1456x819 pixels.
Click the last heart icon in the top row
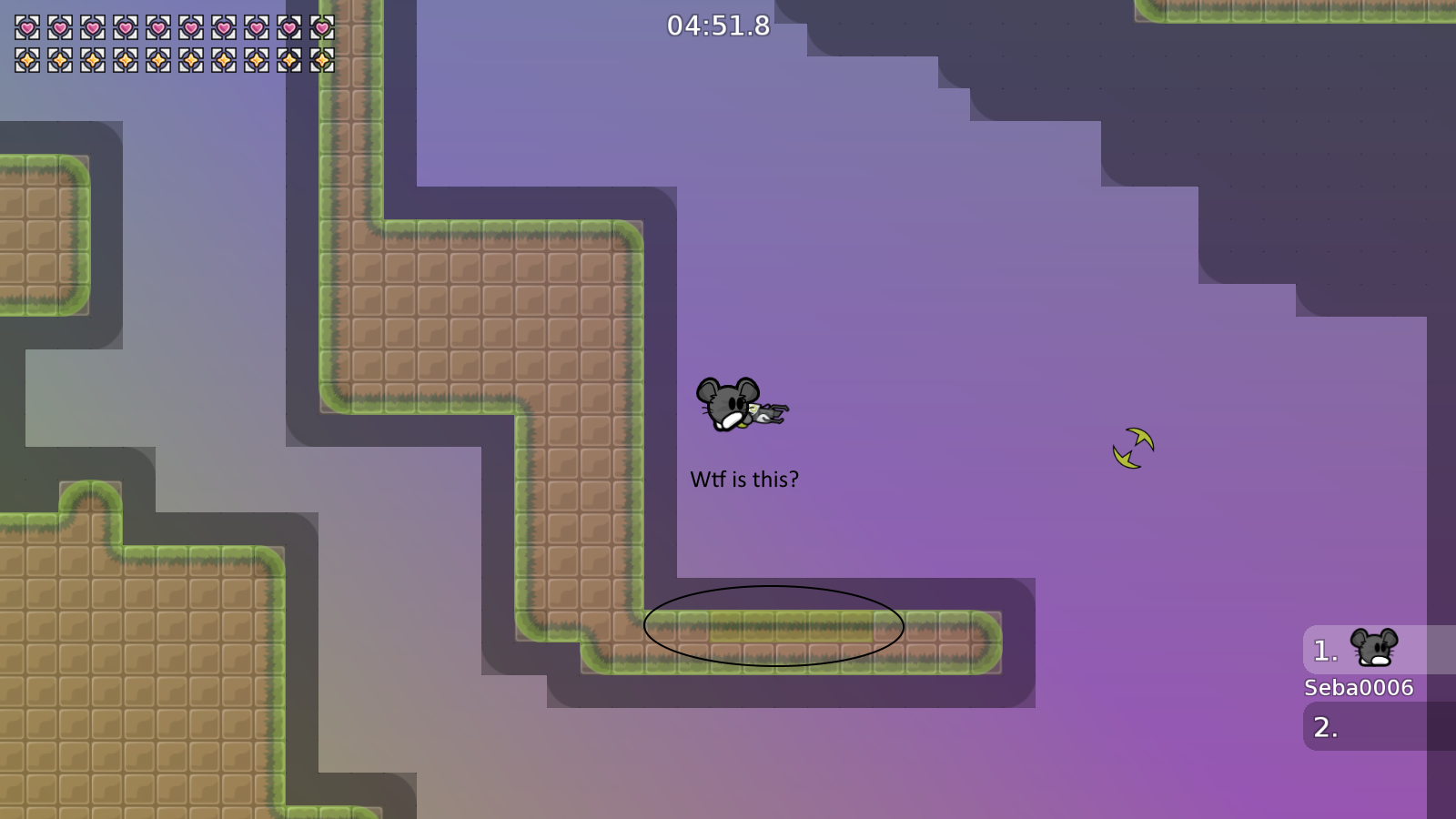320,25
